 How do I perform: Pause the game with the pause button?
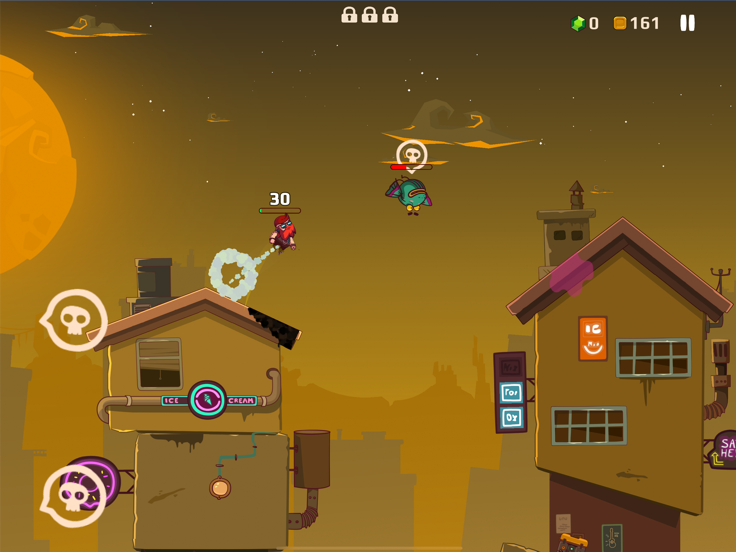pos(688,23)
